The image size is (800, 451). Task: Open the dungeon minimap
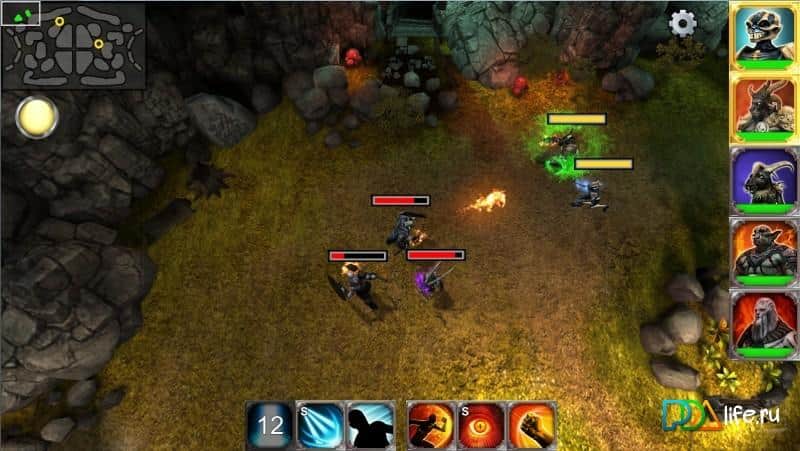point(73,45)
